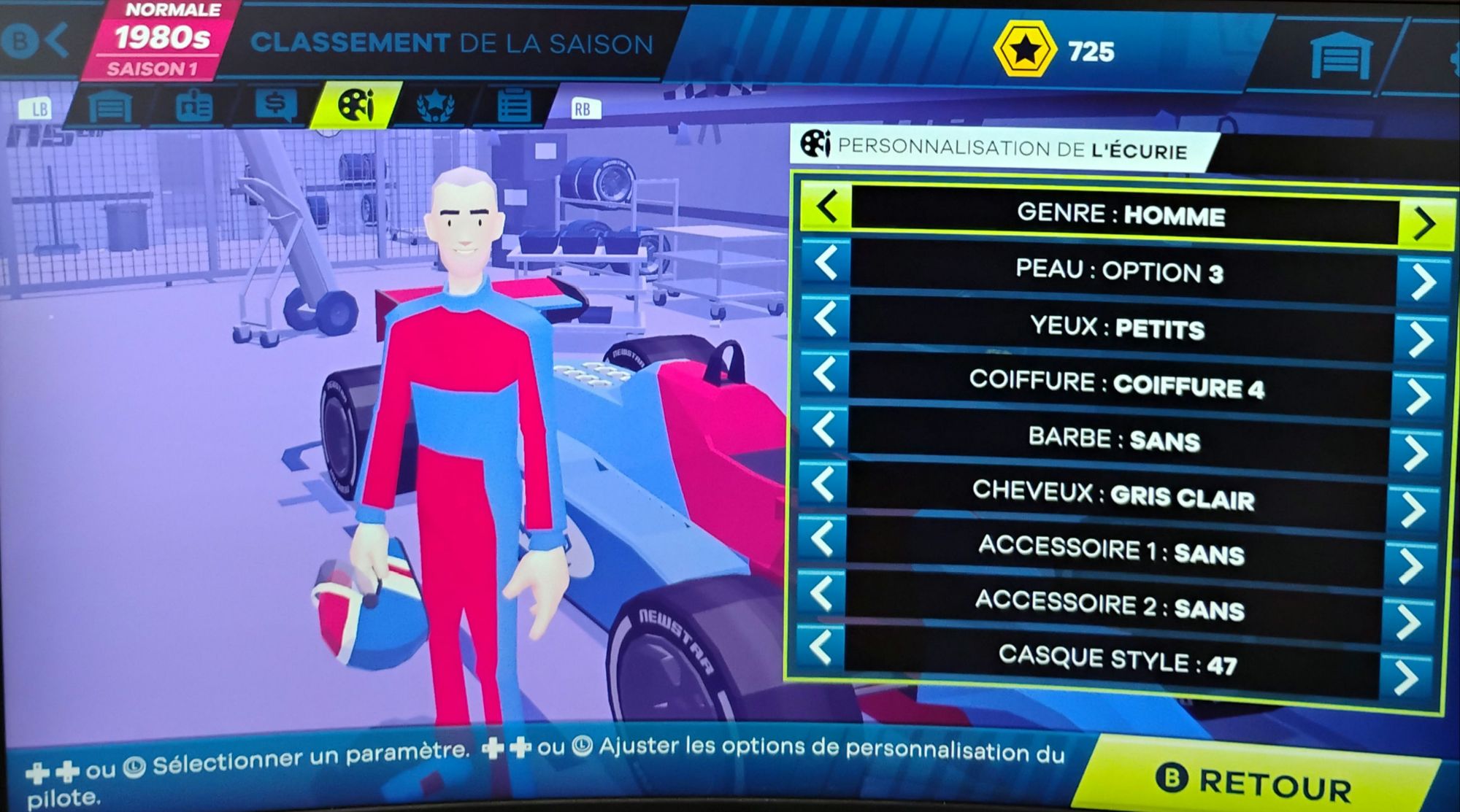The width and height of the screenshot is (1460, 812).
Task: Select previous Genre option
Action: click(x=826, y=207)
